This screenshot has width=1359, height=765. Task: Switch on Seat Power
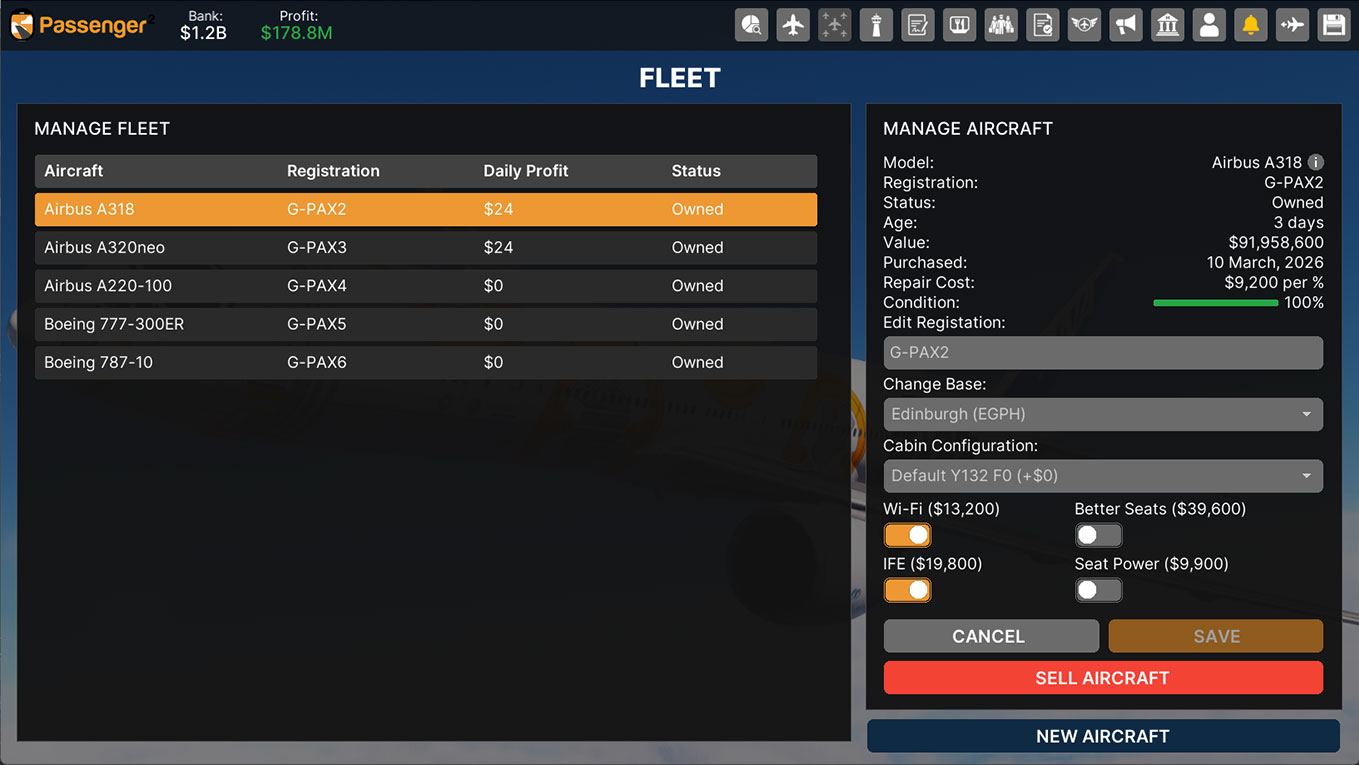(x=1098, y=590)
